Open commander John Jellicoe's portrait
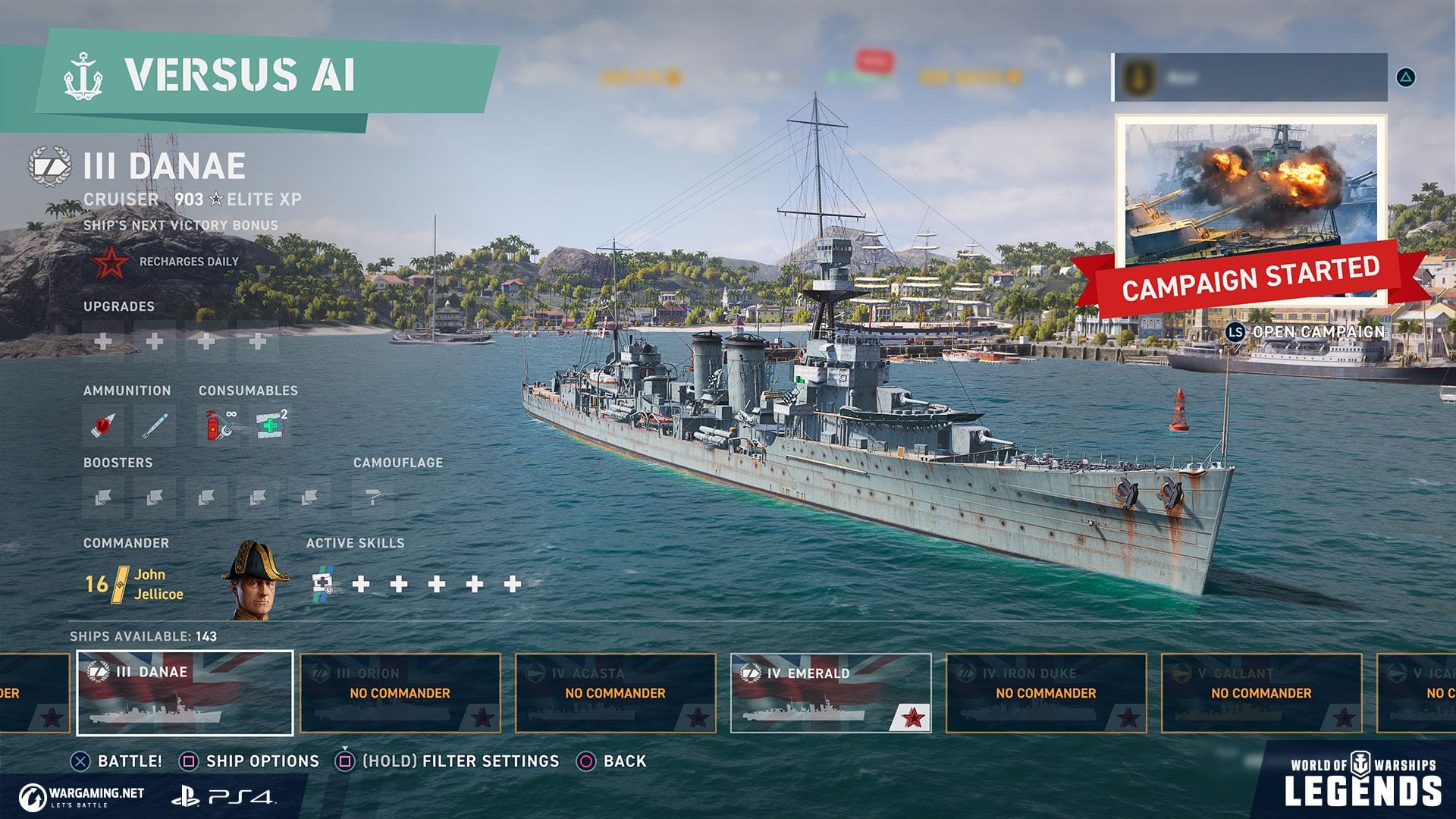Image resolution: width=1456 pixels, height=819 pixels. click(x=255, y=582)
